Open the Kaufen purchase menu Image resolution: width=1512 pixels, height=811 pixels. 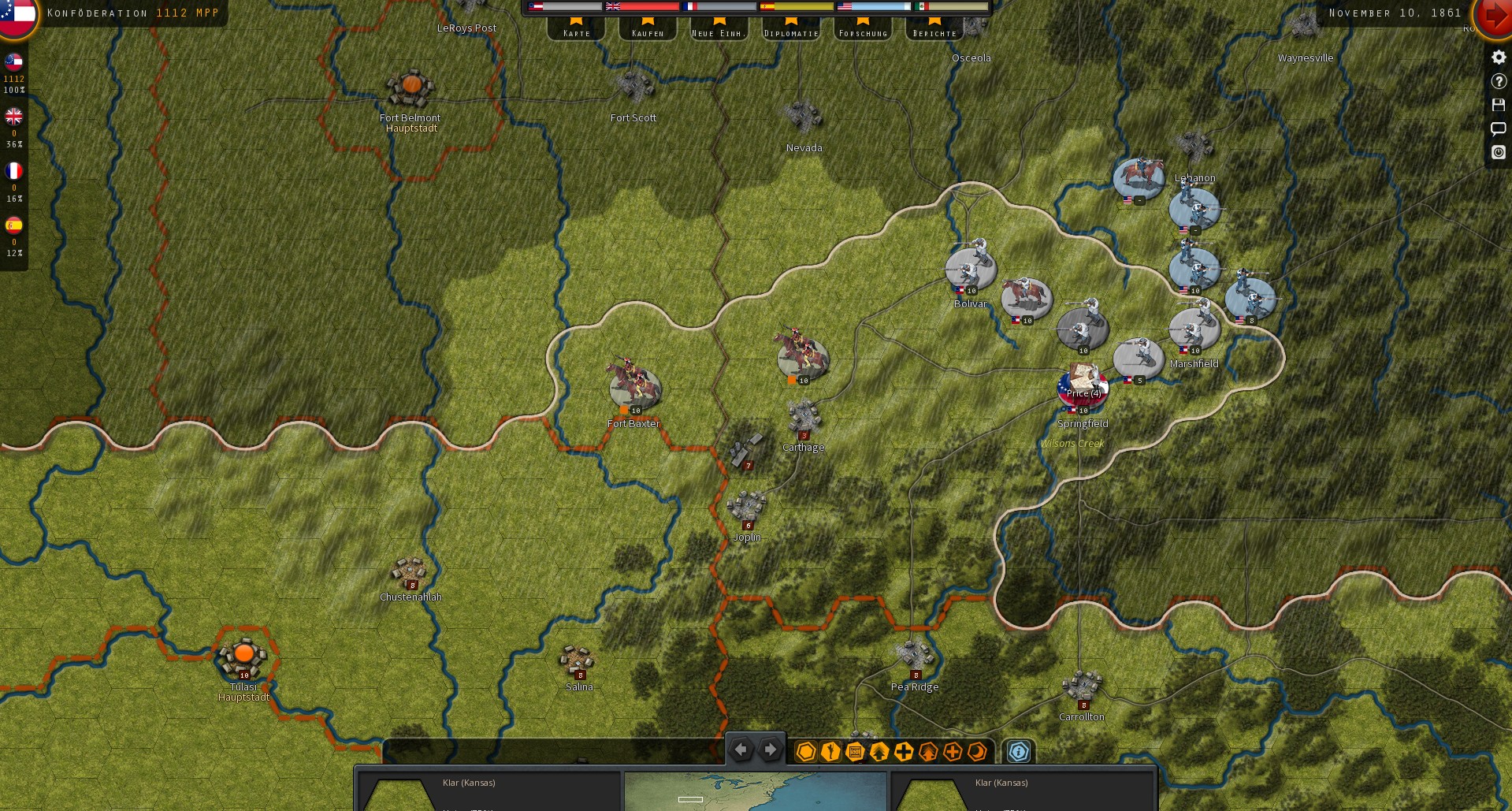[x=648, y=30]
